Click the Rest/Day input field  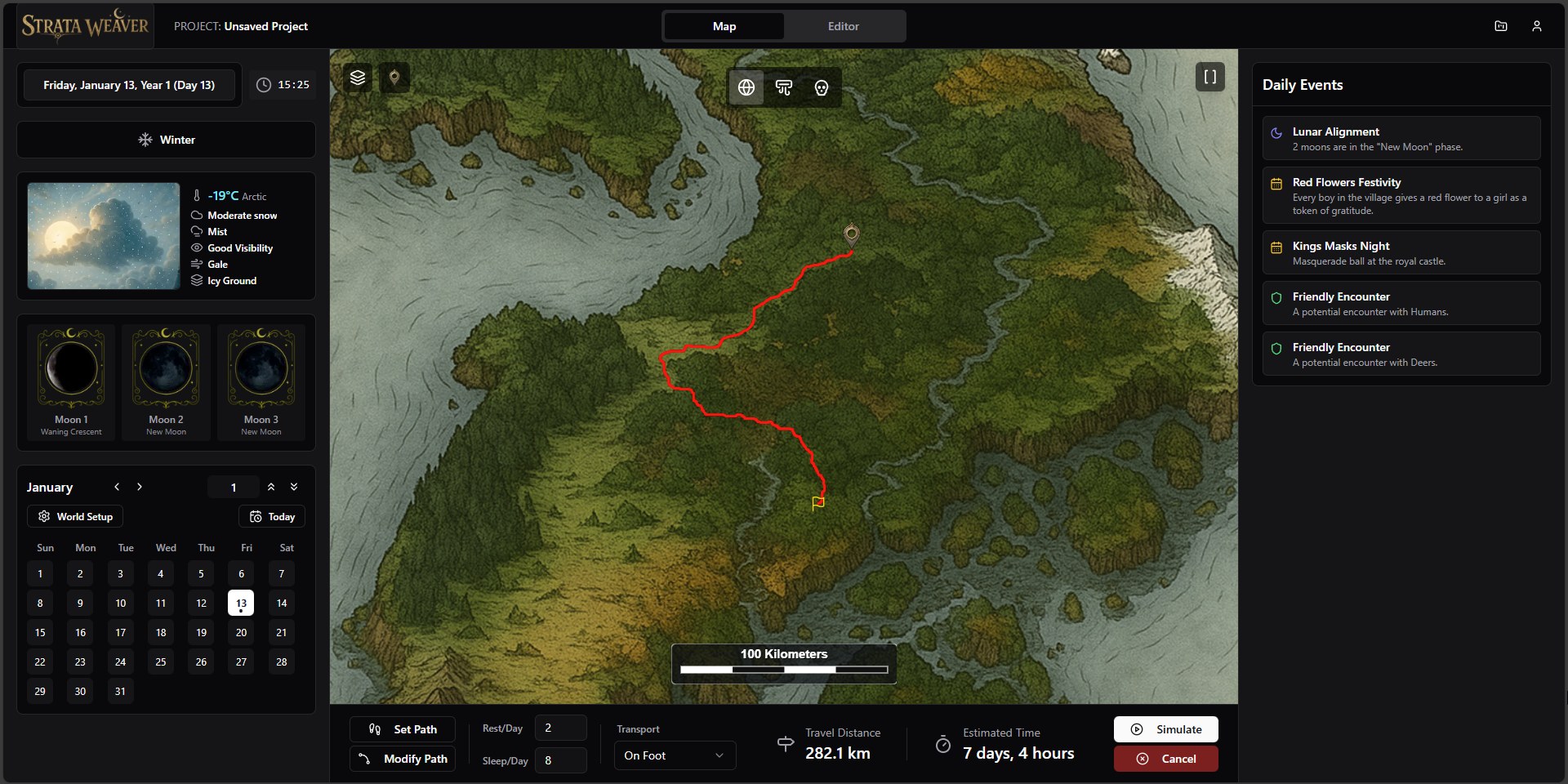[x=560, y=727]
